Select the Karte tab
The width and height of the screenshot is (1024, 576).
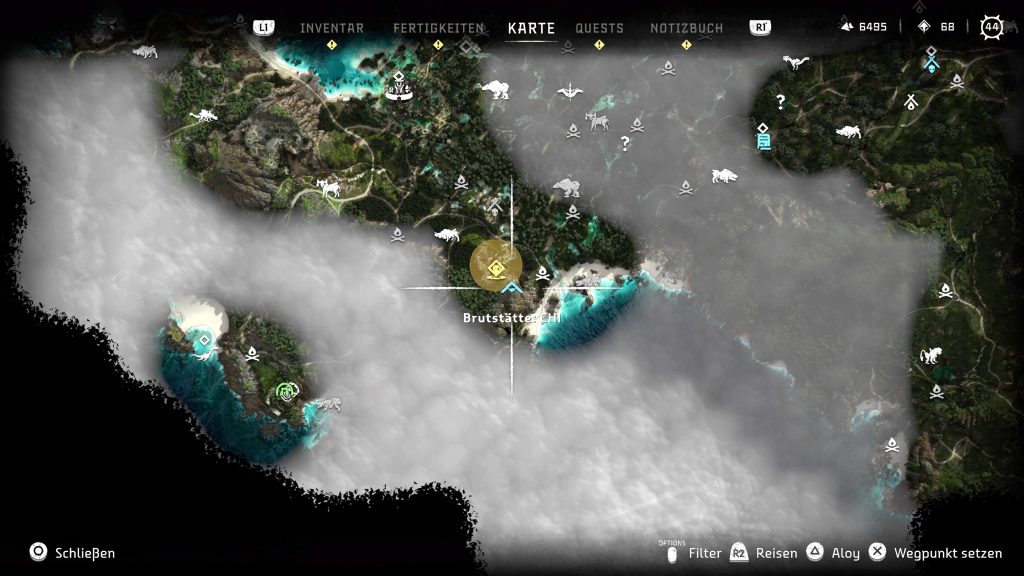click(x=531, y=28)
